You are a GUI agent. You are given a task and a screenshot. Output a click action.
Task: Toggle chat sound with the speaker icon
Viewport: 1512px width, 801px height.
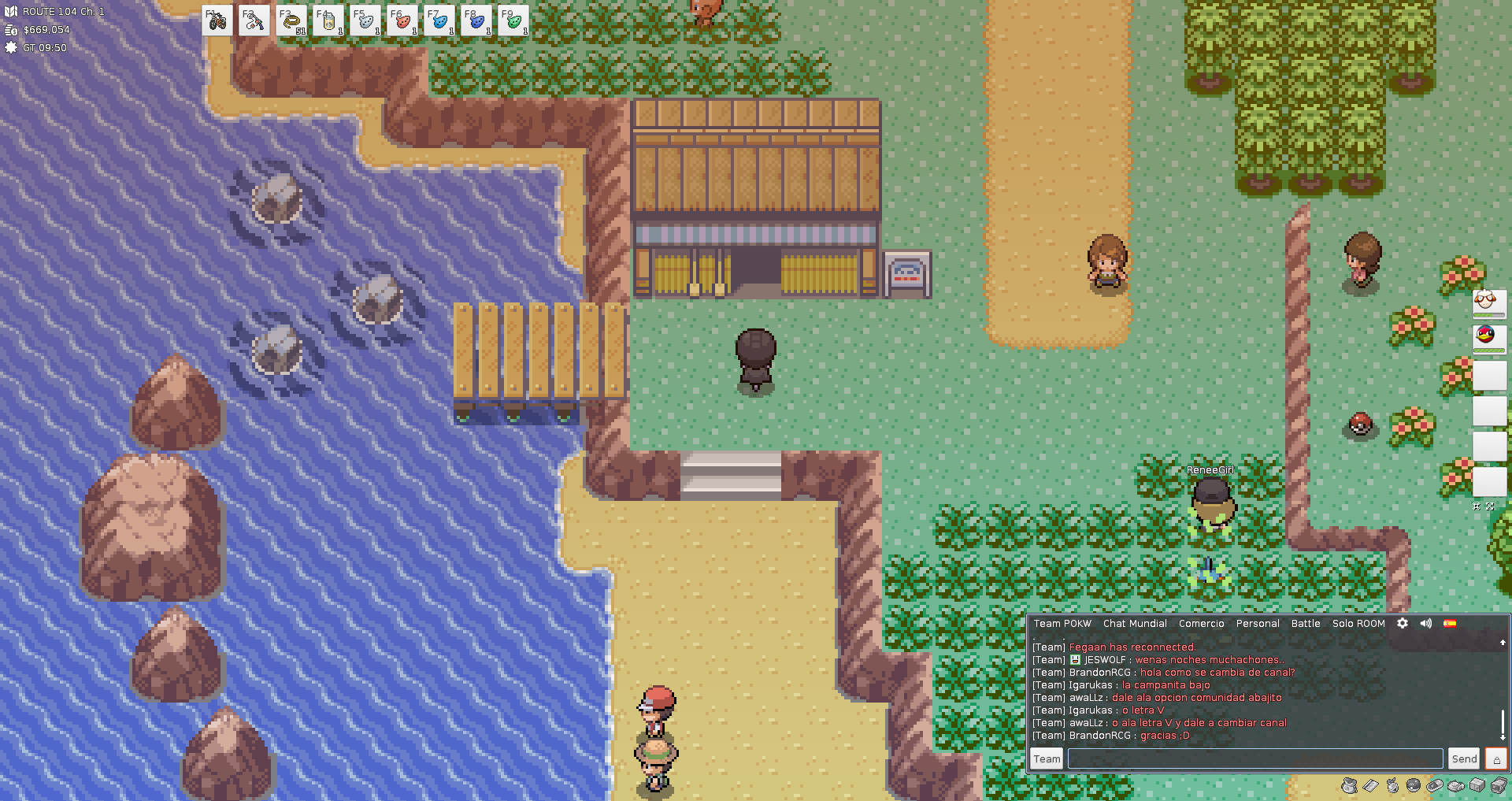tap(1426, 623)
